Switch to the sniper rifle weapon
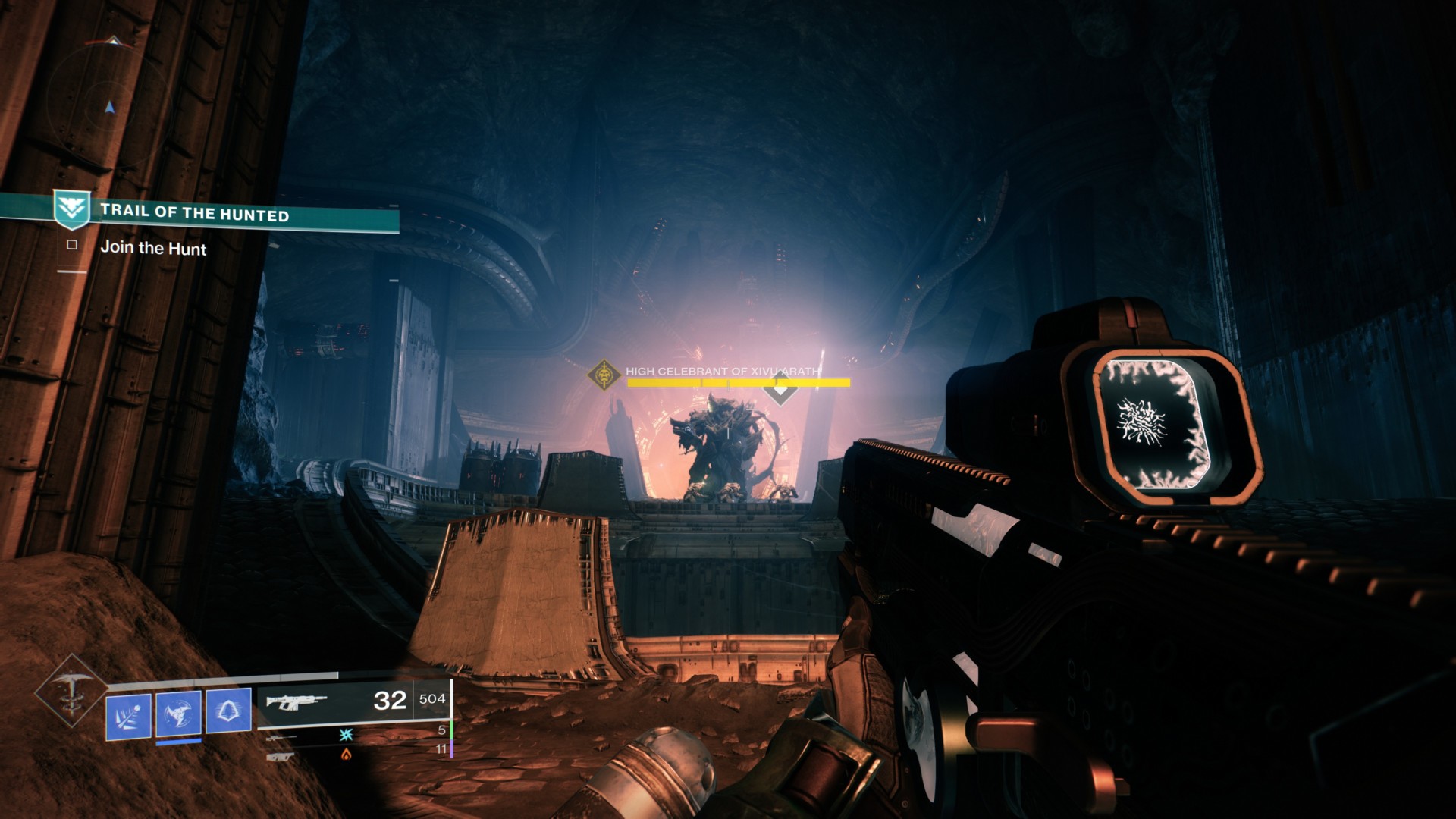Screen dimensions: 1456x819 (x=281, y=736)
